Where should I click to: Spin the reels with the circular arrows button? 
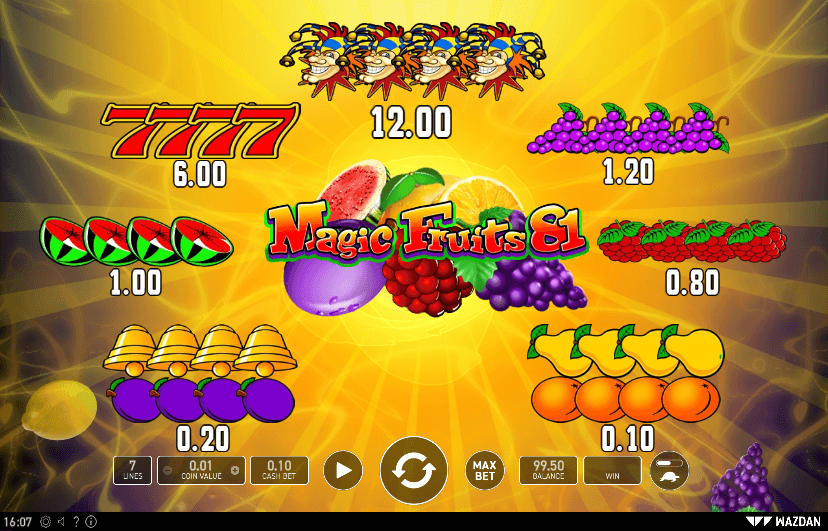413,470
